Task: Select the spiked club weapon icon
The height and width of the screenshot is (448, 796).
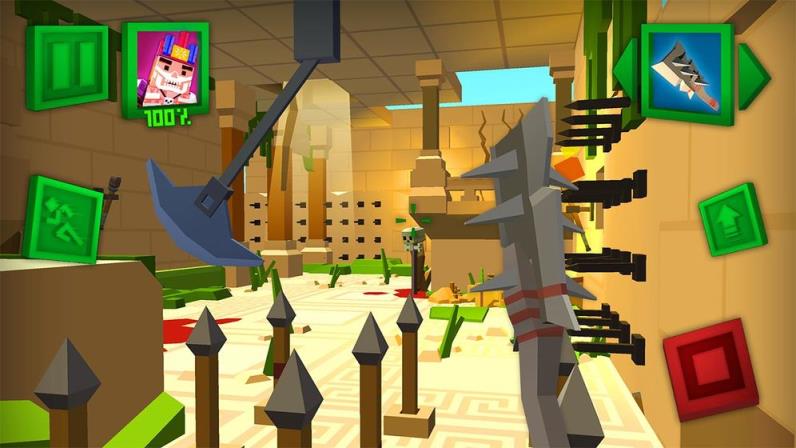Action: pos(687,74)
